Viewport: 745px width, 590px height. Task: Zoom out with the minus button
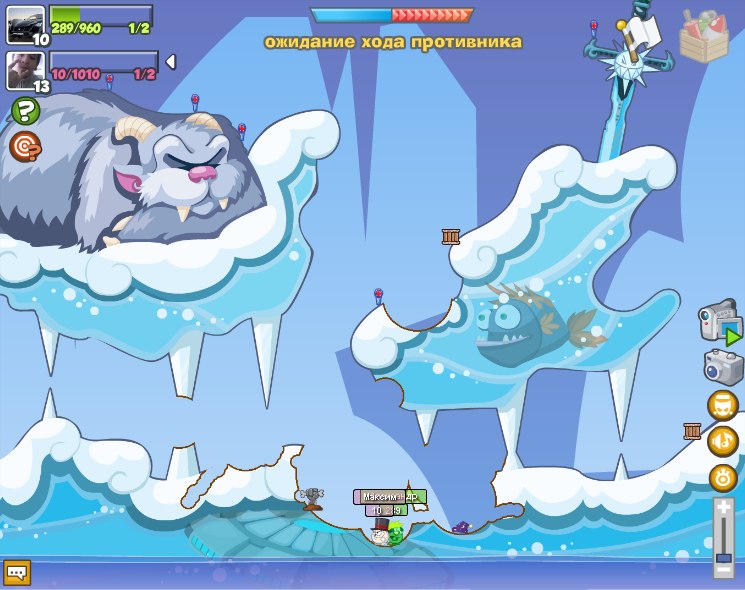pyautogui.click(x=724, y=570)
